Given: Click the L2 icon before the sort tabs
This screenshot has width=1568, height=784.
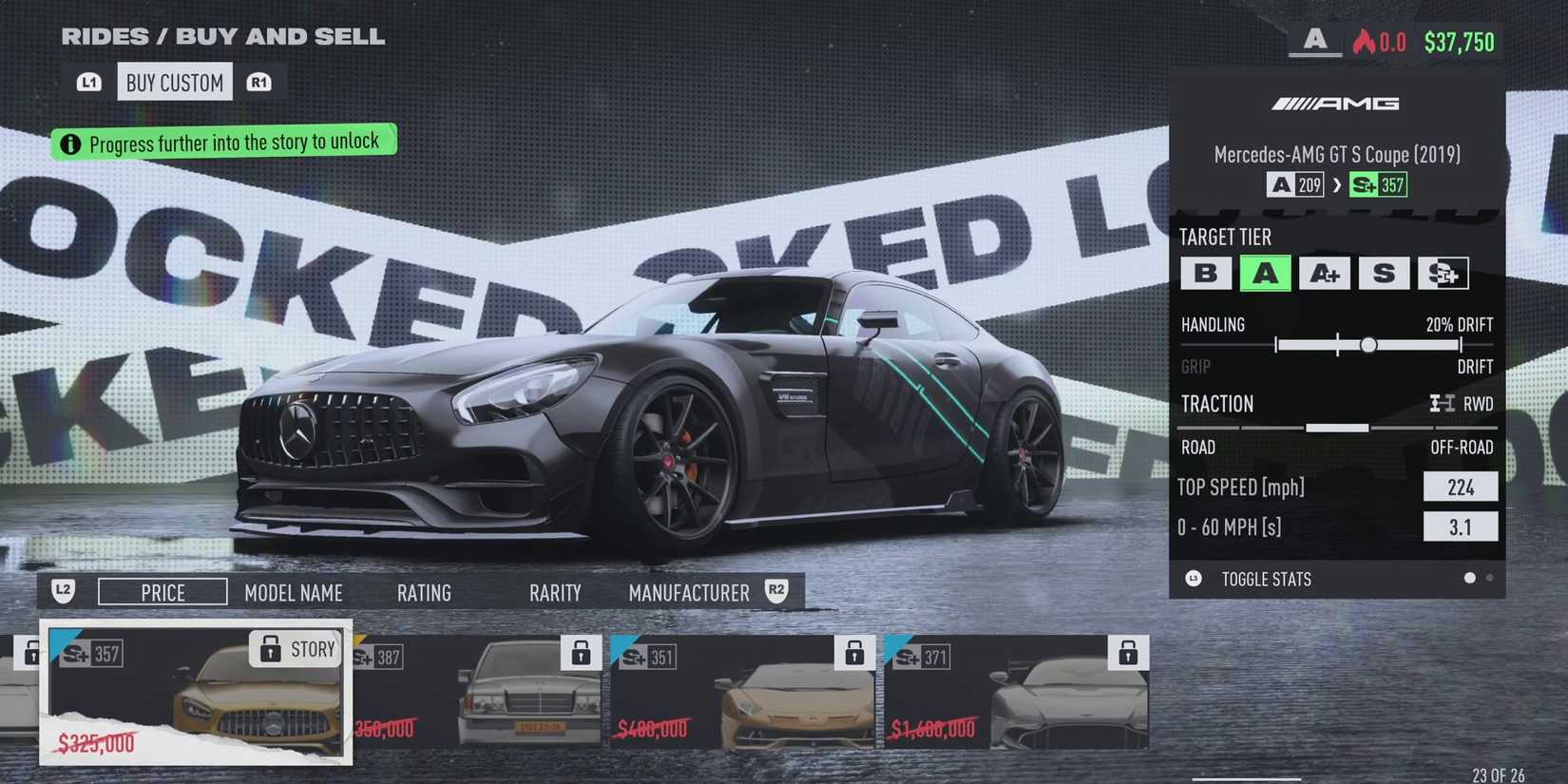Looking at the screenshot, I should (x=63, y=591).
